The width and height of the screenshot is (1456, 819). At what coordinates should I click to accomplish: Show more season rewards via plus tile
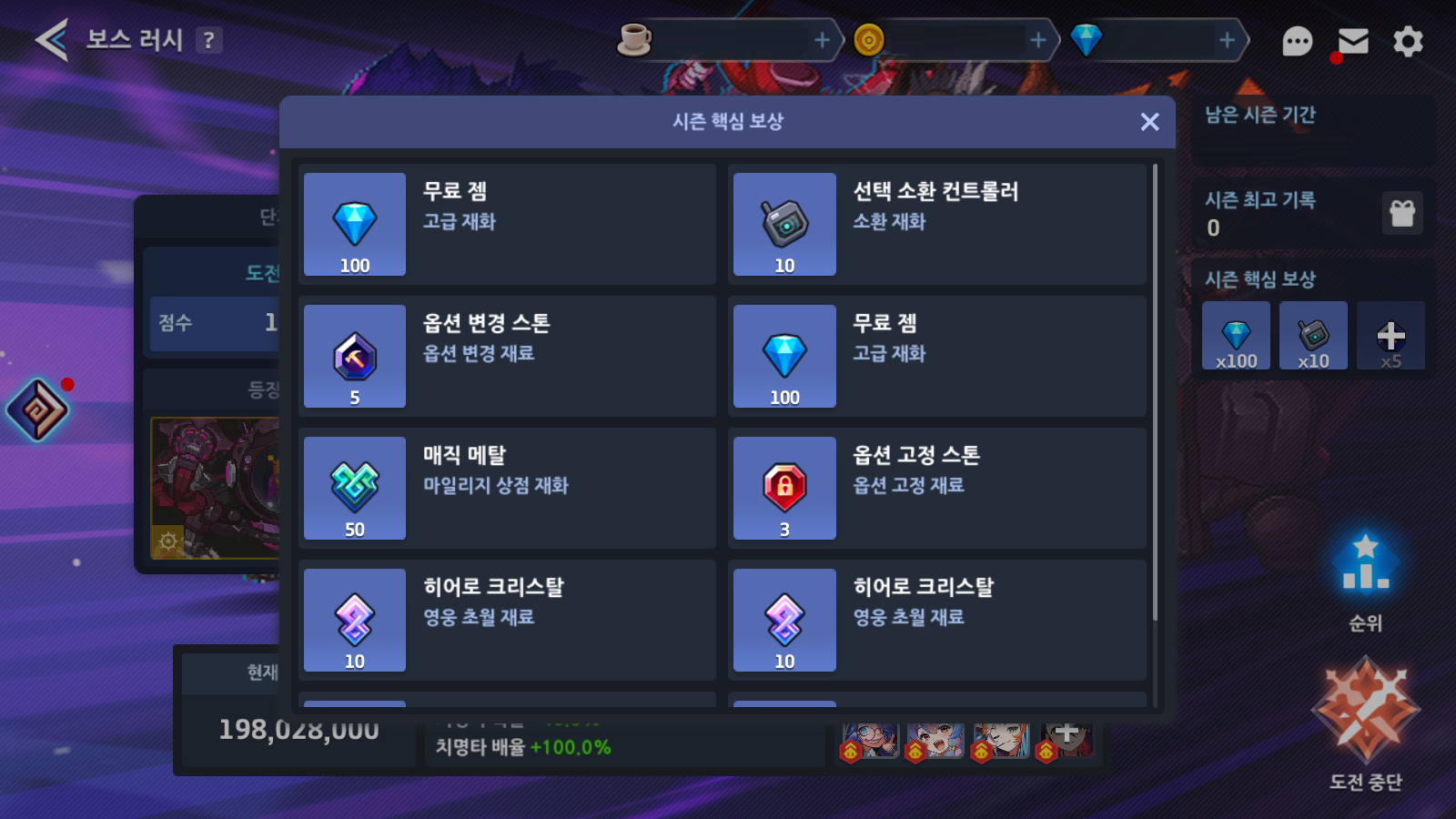(1390, 337)
